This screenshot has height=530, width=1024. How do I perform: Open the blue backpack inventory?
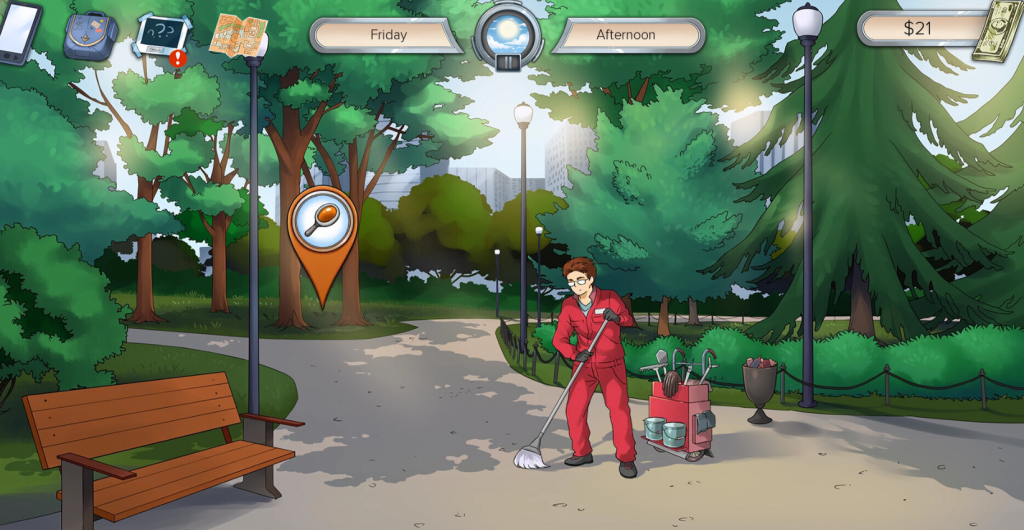90,36
